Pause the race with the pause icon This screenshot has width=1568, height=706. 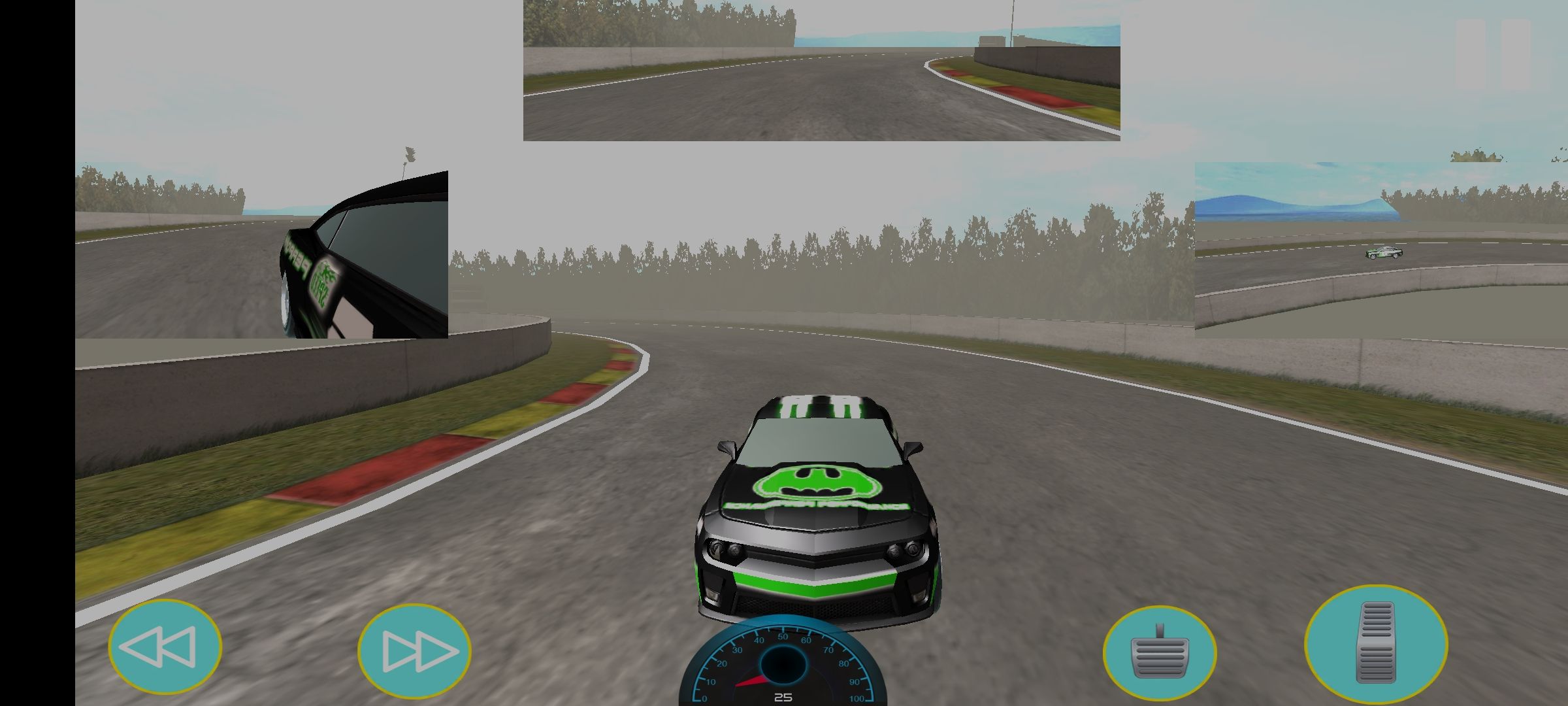pos(1493,54)
